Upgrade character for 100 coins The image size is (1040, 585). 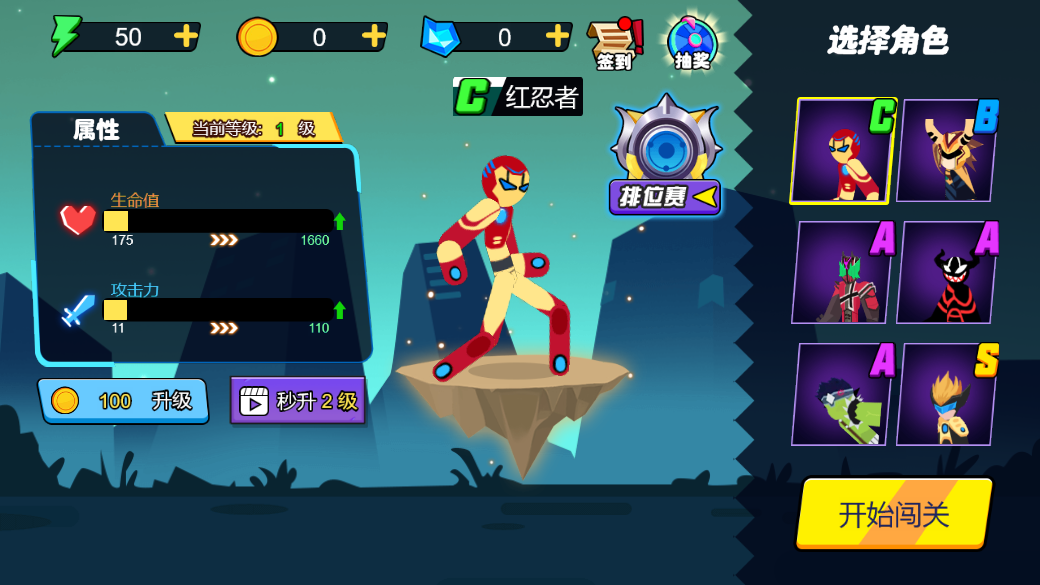point(124,401)
